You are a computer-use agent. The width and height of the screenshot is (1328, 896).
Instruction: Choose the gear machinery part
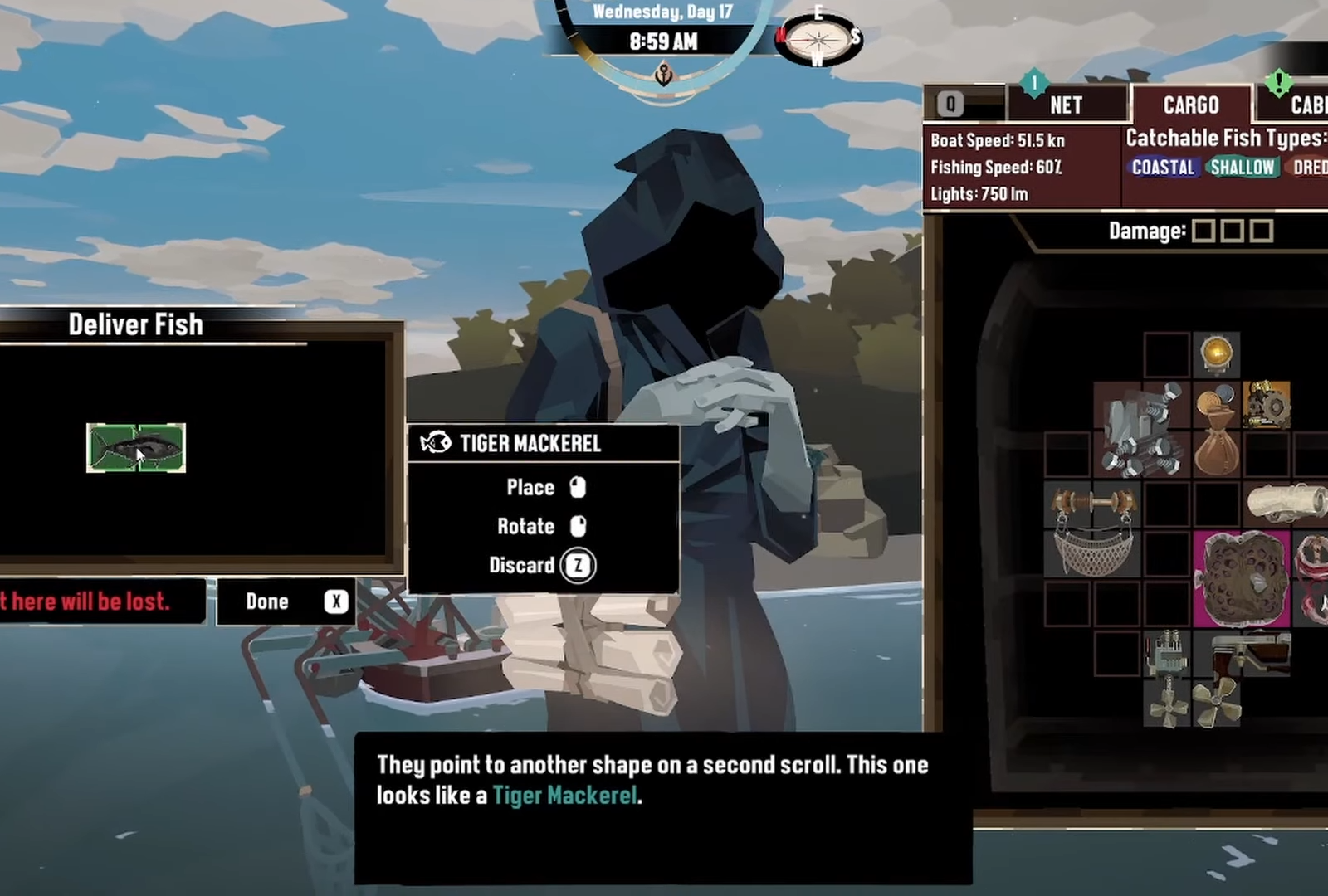pos(1267,404)
